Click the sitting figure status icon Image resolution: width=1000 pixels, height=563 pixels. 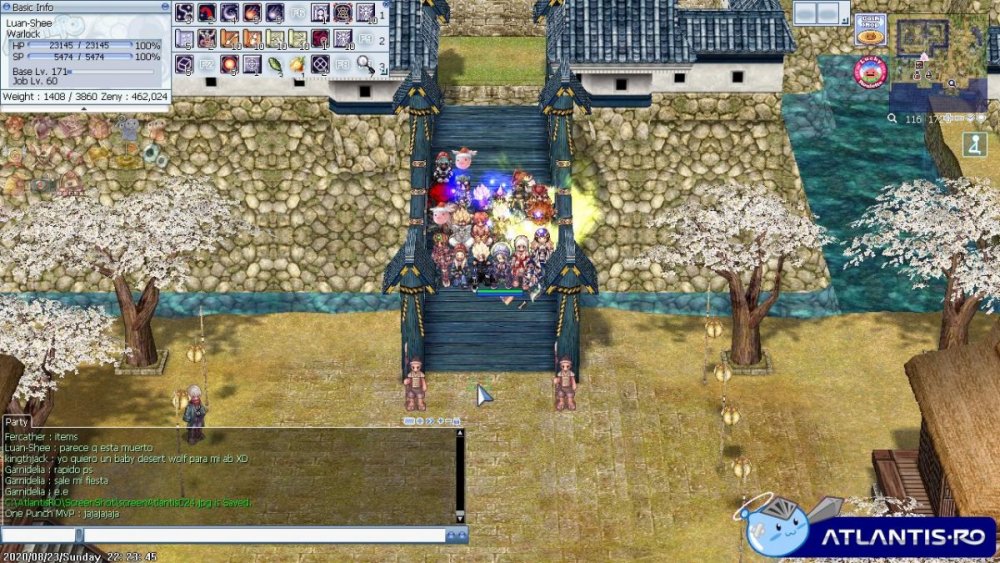[x=974, y=144]
